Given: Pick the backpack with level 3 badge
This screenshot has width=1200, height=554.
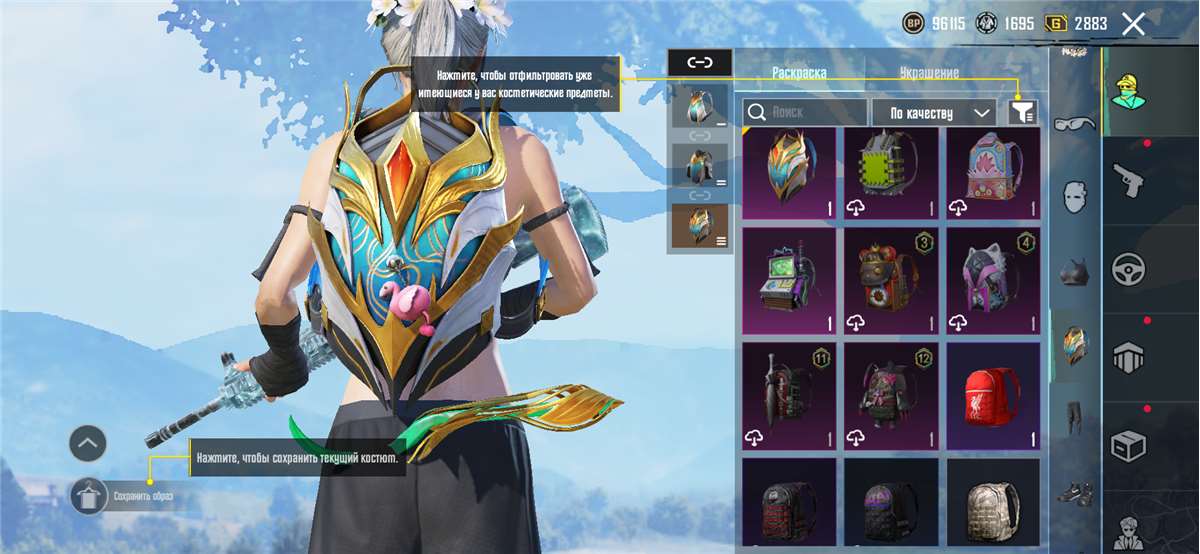Looking at the screenshot, I should point(891,281).
